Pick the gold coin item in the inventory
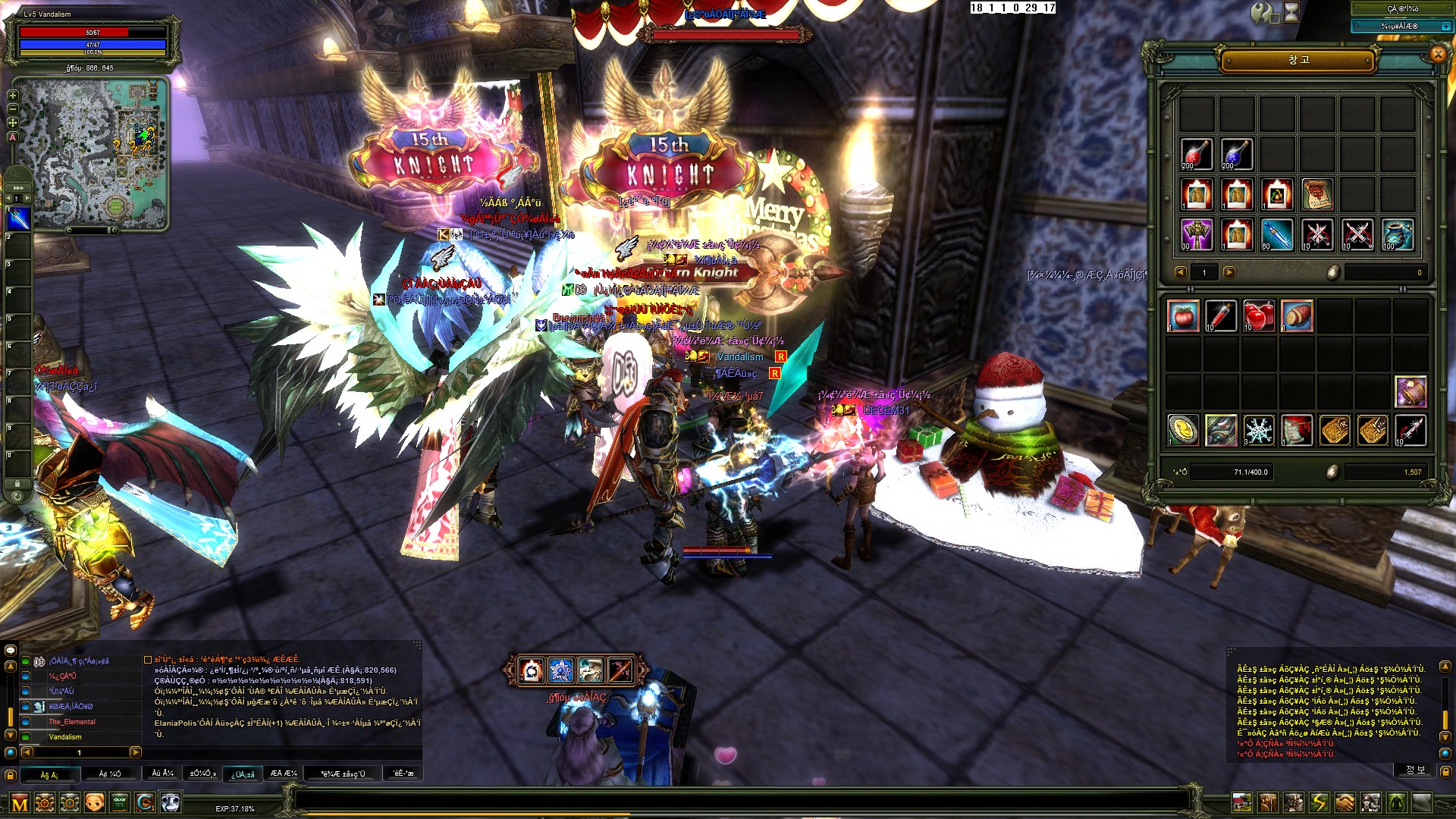1456x819 pixels. 1183,430
